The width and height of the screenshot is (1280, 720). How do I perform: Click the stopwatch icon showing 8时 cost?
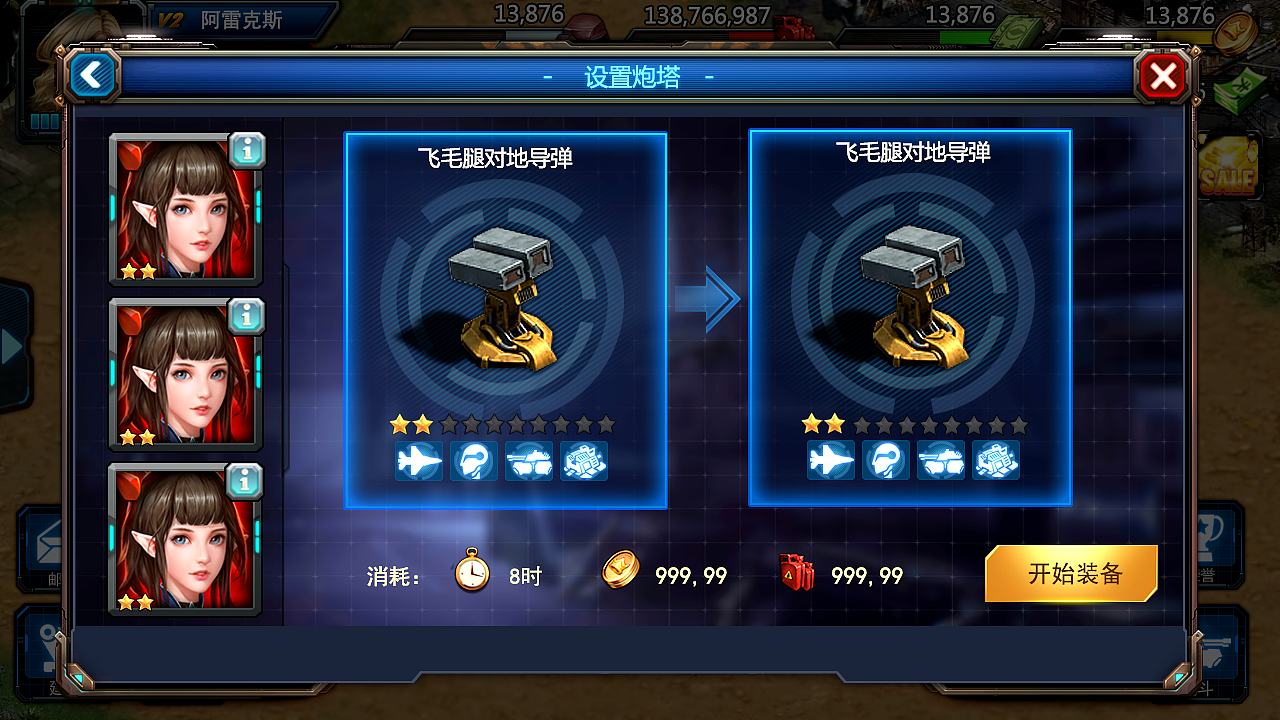click(470, 572)
